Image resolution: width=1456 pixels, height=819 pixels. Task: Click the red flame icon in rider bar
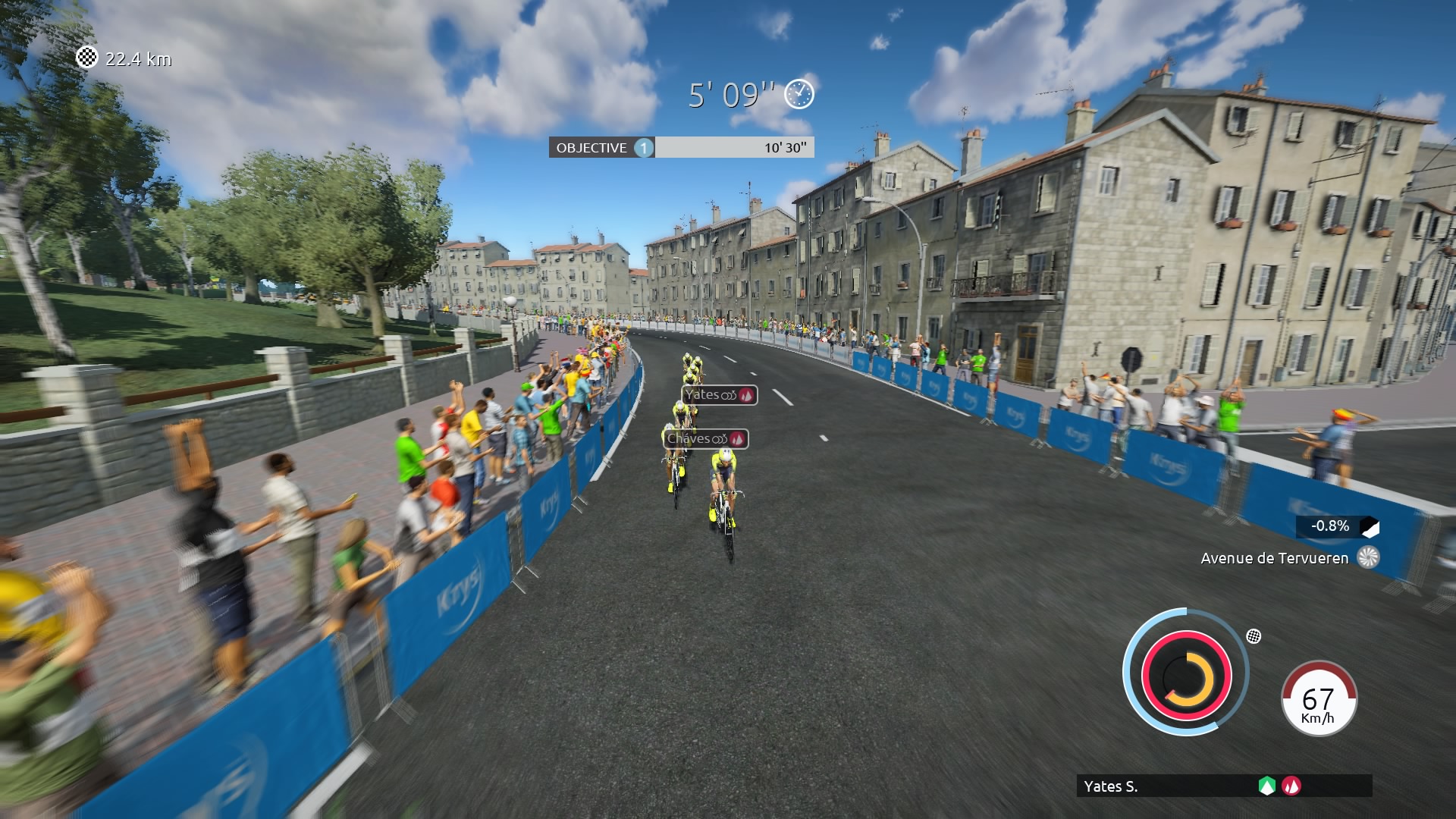pos(1291,786)
